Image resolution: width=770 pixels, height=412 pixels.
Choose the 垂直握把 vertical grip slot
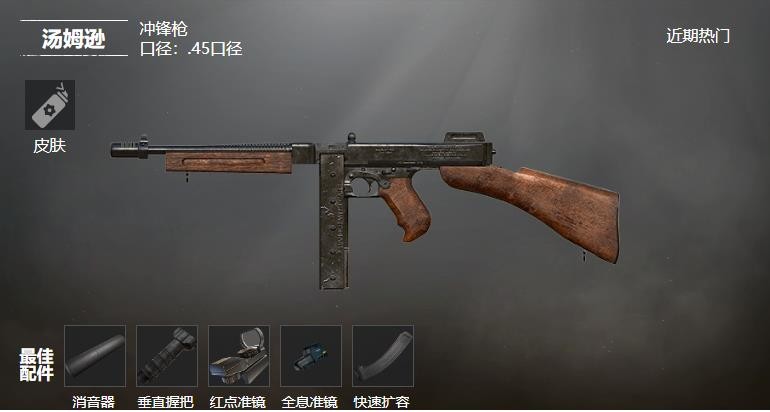coord(167,356)
